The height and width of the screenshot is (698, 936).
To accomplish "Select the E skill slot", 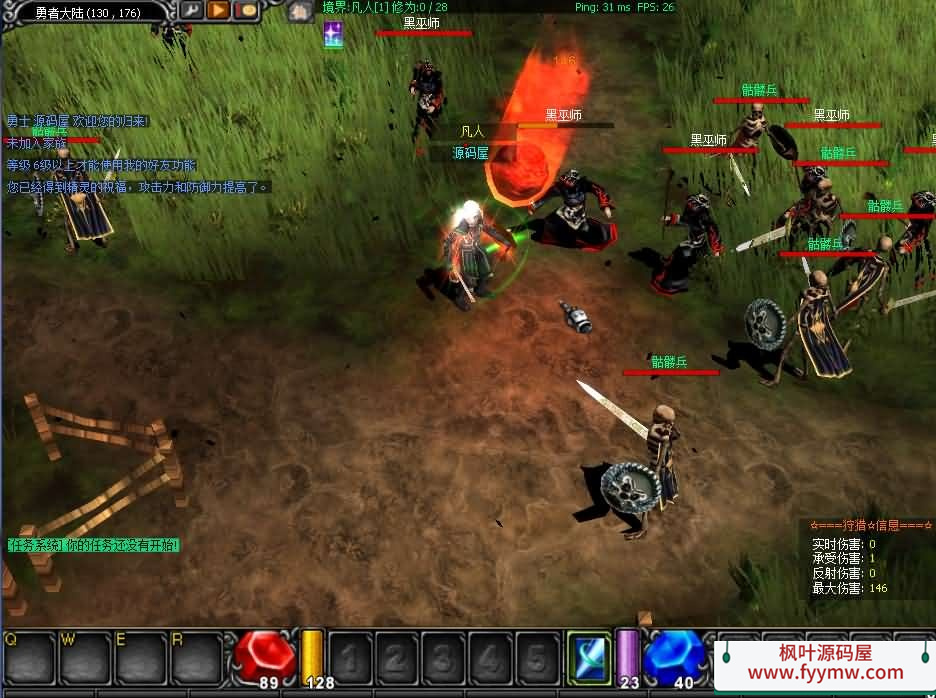I will pos(139,658).
